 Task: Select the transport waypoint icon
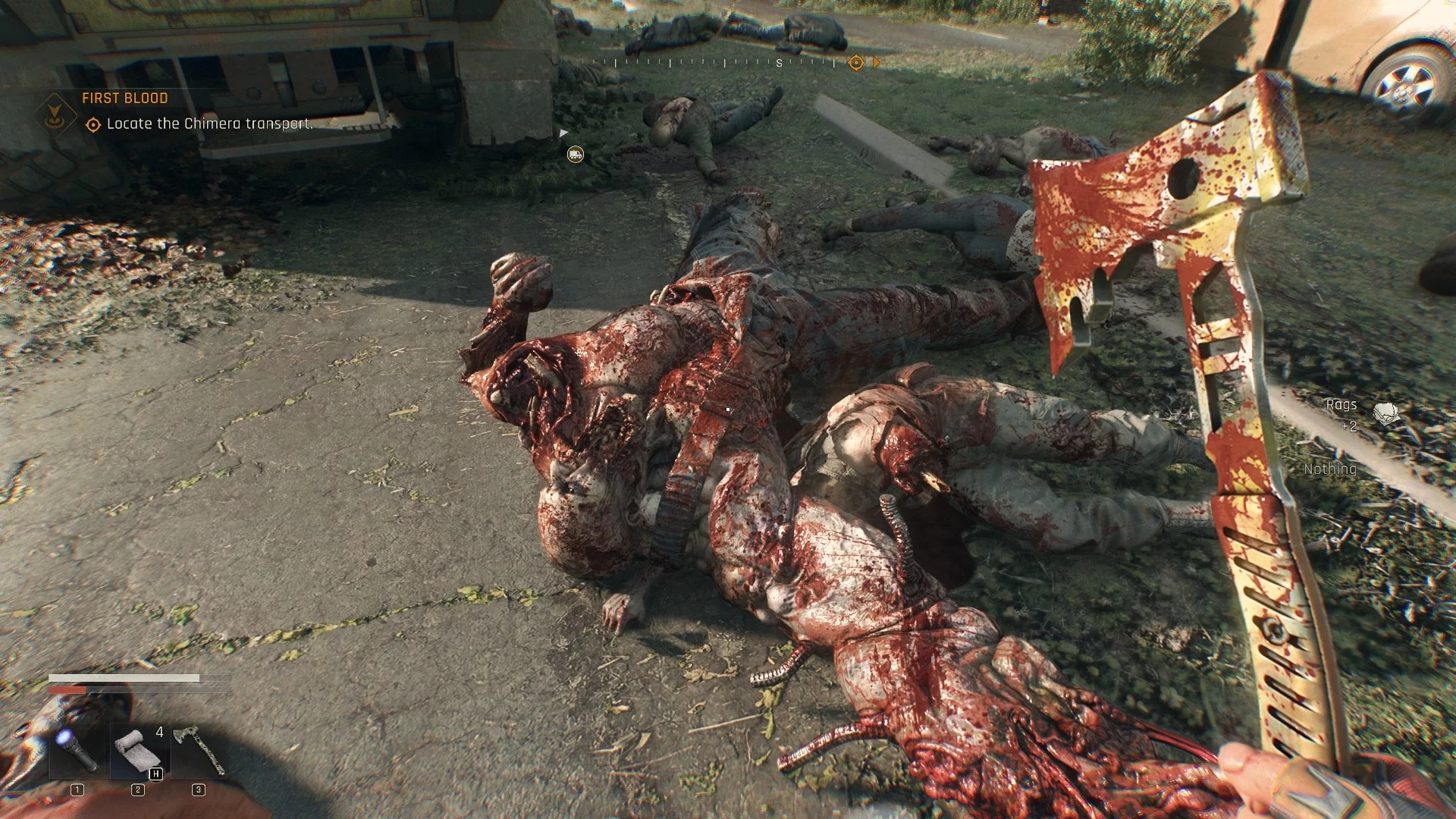[576, 155]
